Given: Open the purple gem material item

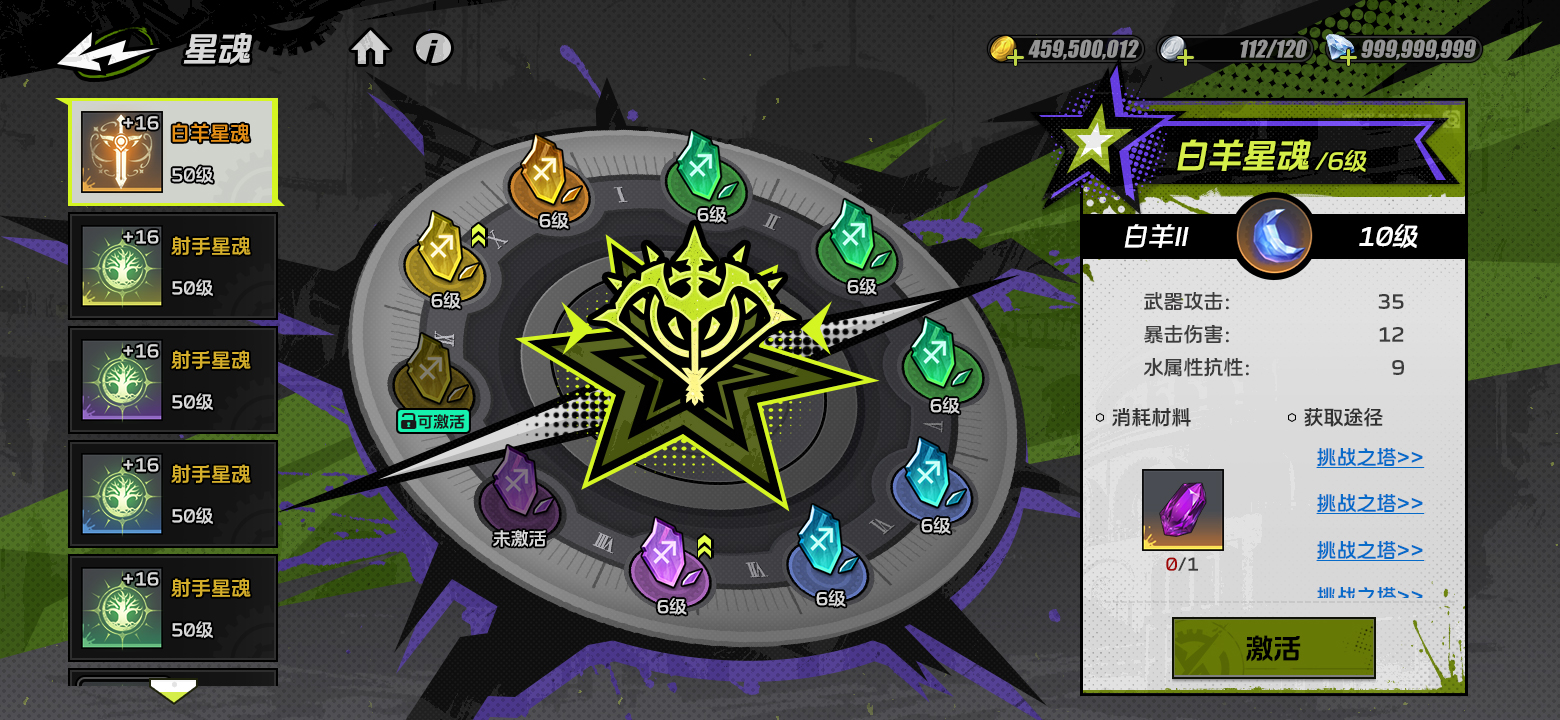Looking at the screenshot, I should [x=1182, y=509].
